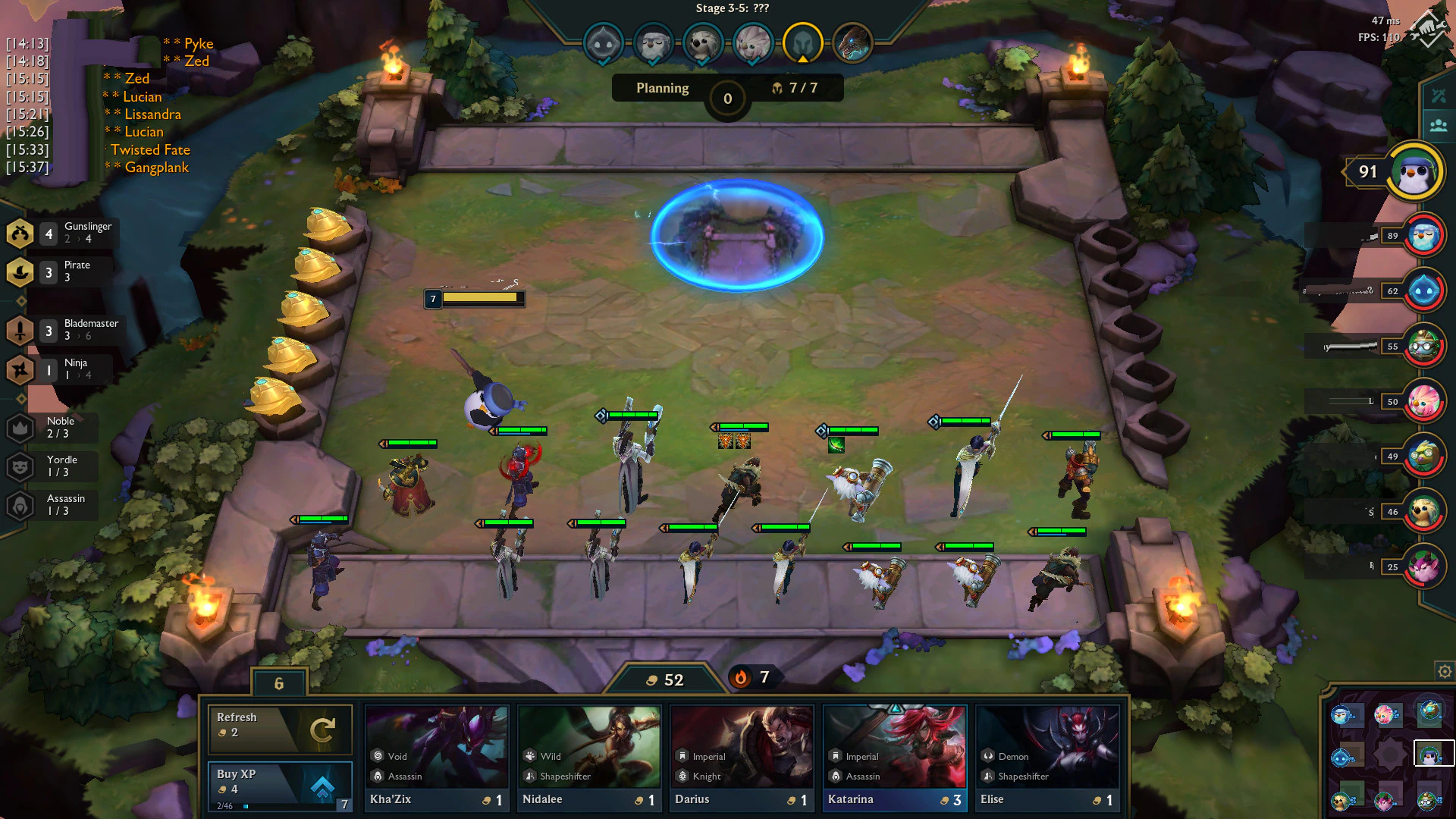The image size is (1456, 819).
Task: Purchase Elise the Demon Shapeshifter
Action: [1047, 758]
